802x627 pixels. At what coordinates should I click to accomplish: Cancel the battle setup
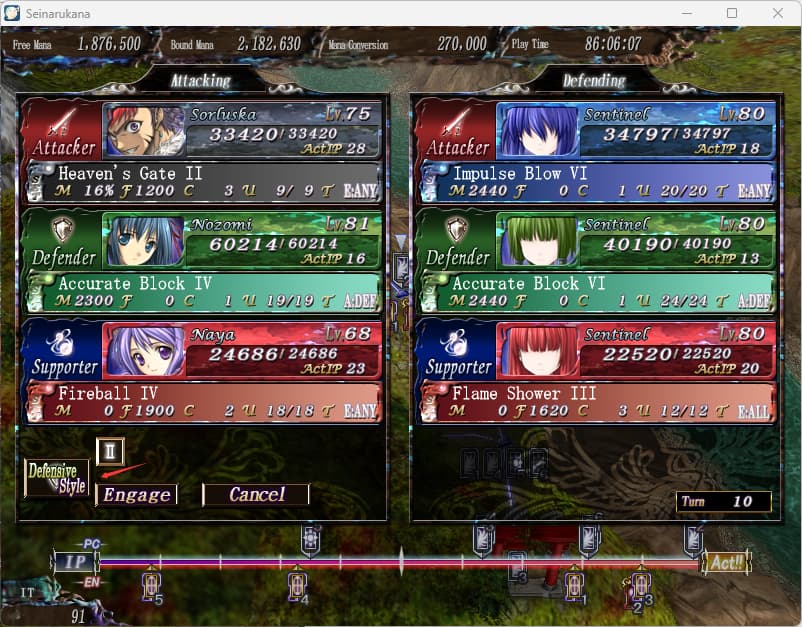[x=256, y=494]
